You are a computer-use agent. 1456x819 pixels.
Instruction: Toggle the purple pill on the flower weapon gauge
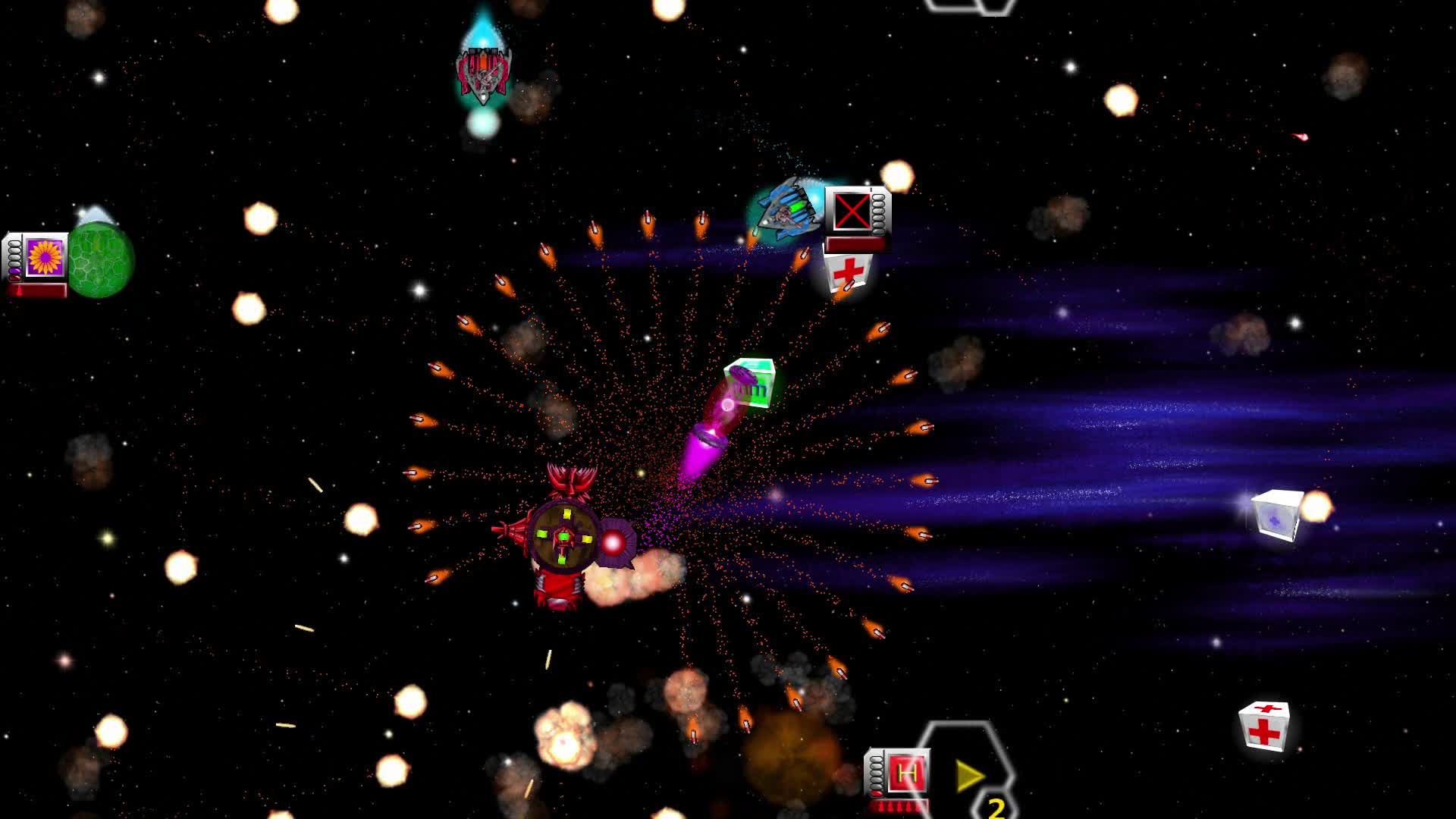click(x=14, y=270)
